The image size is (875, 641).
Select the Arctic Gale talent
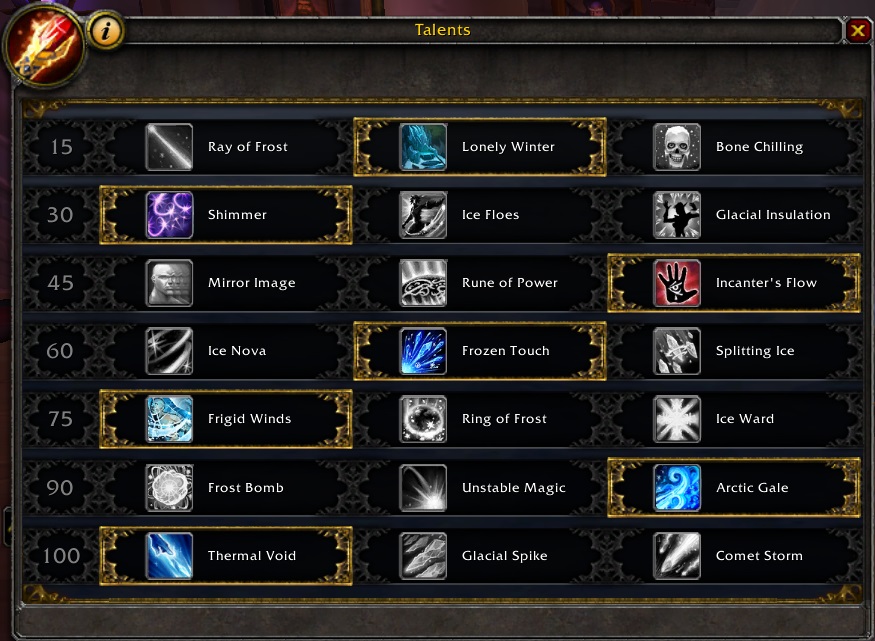pos(678,488)
